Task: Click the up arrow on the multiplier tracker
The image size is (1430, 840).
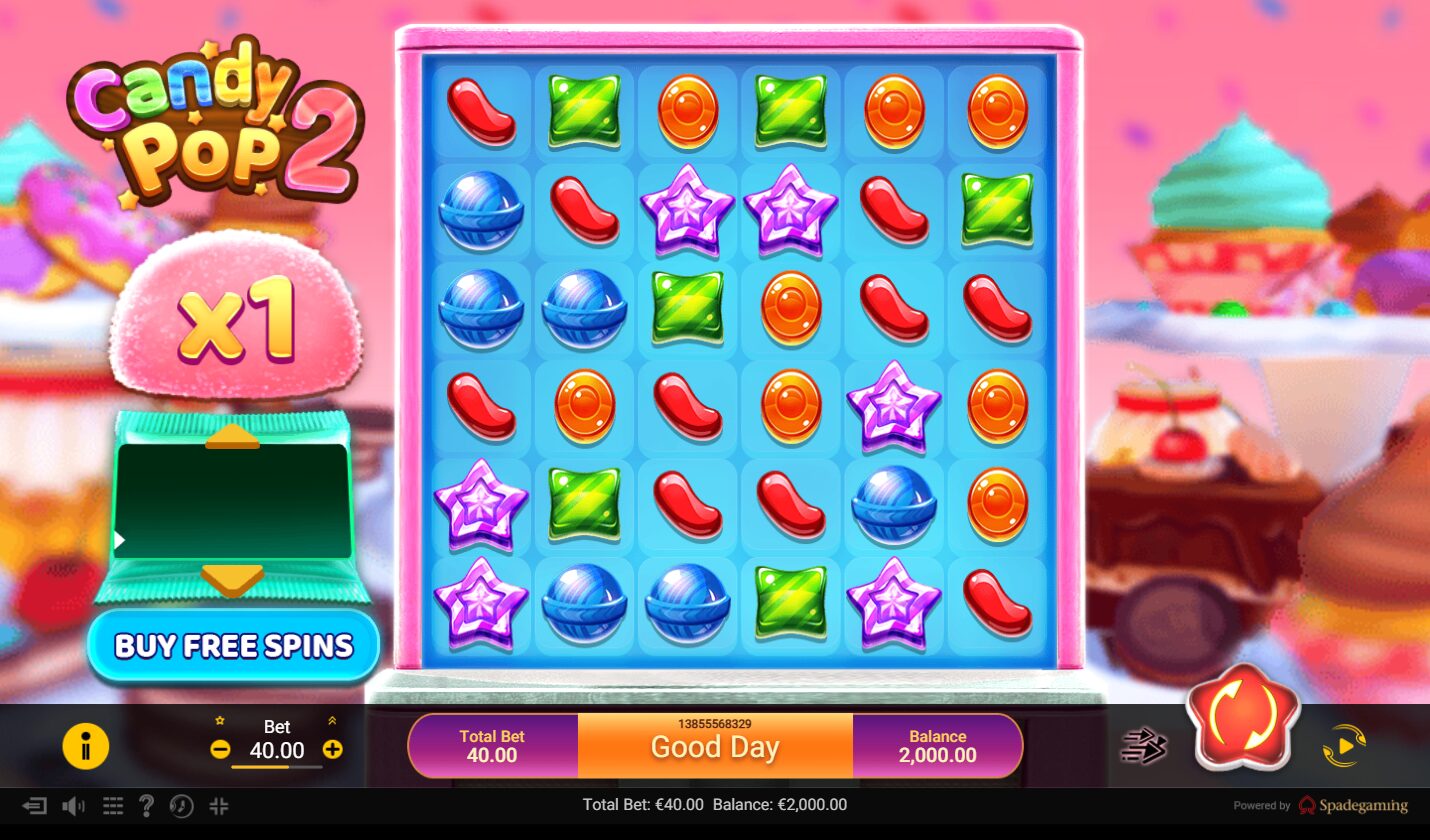Action: [232, 435]
